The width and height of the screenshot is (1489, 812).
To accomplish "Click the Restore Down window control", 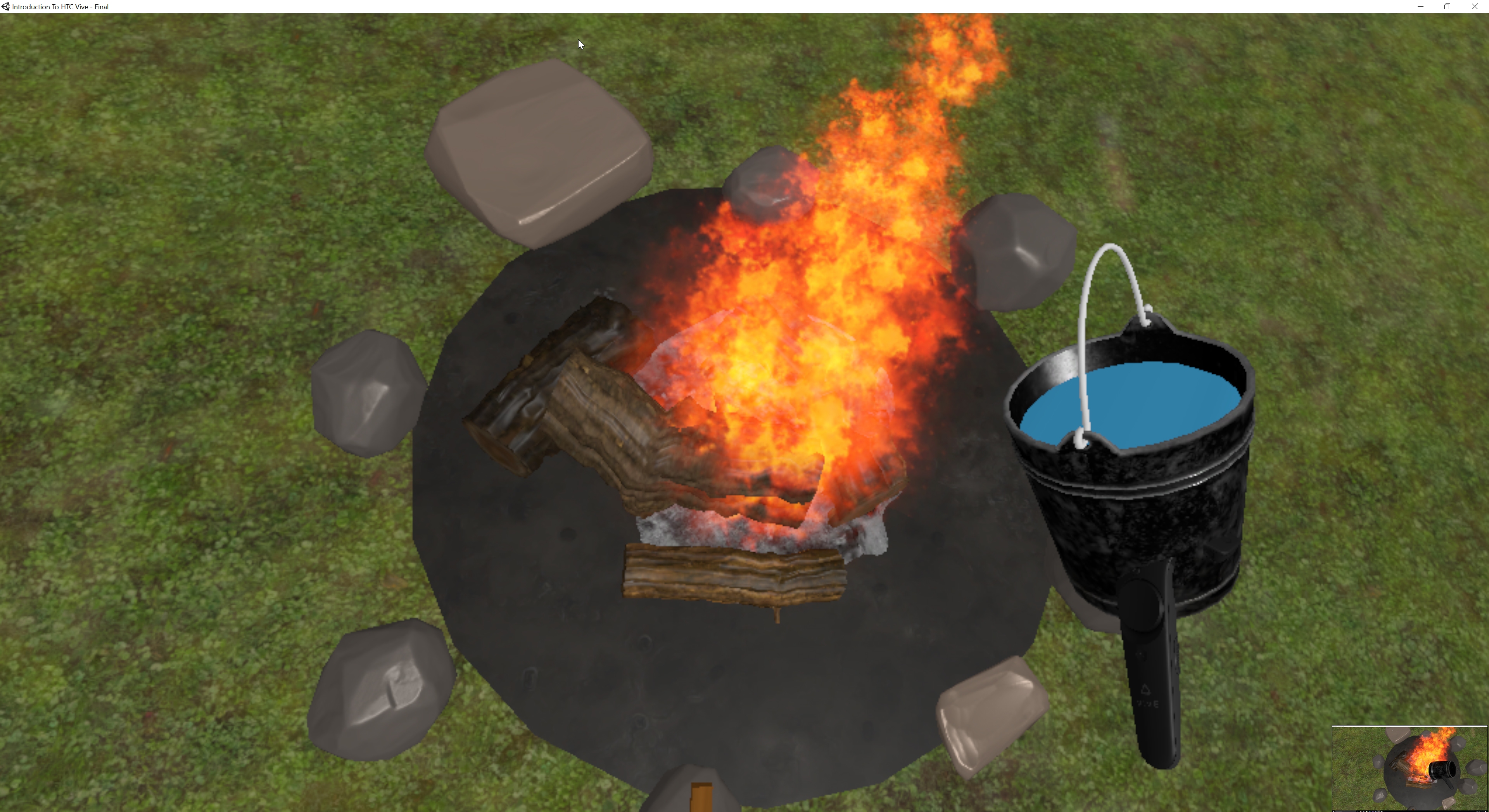I will 1448,6.
